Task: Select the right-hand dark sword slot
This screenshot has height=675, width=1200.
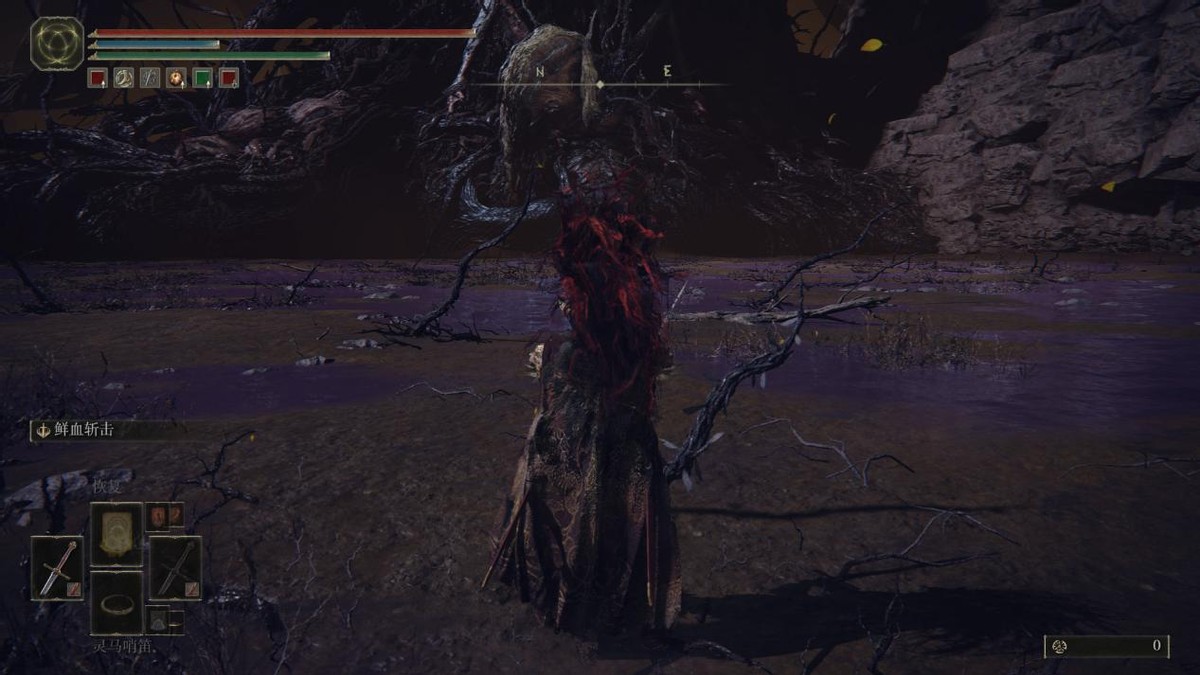Action: coord(175,568)
